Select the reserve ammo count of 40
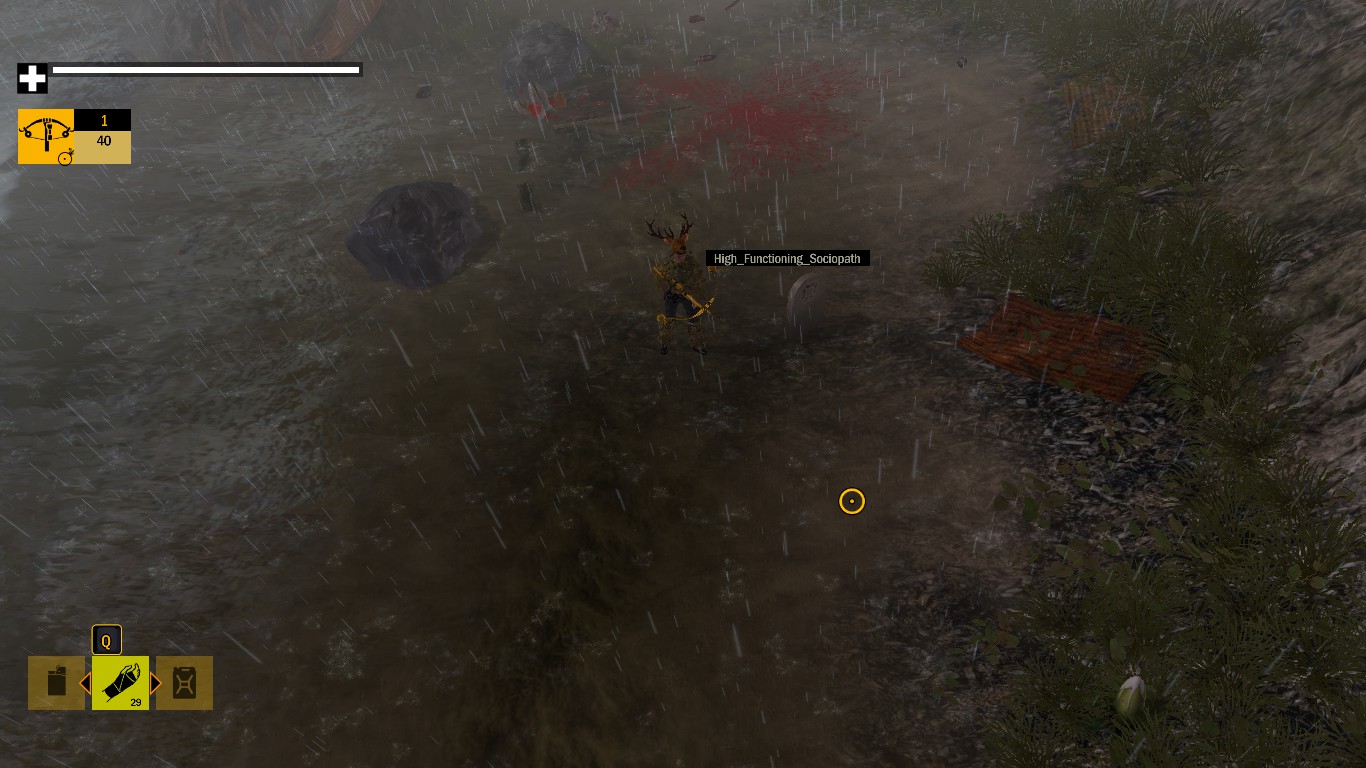The image size is (1366, 768). pyautogui.click(x=103, y=141)
